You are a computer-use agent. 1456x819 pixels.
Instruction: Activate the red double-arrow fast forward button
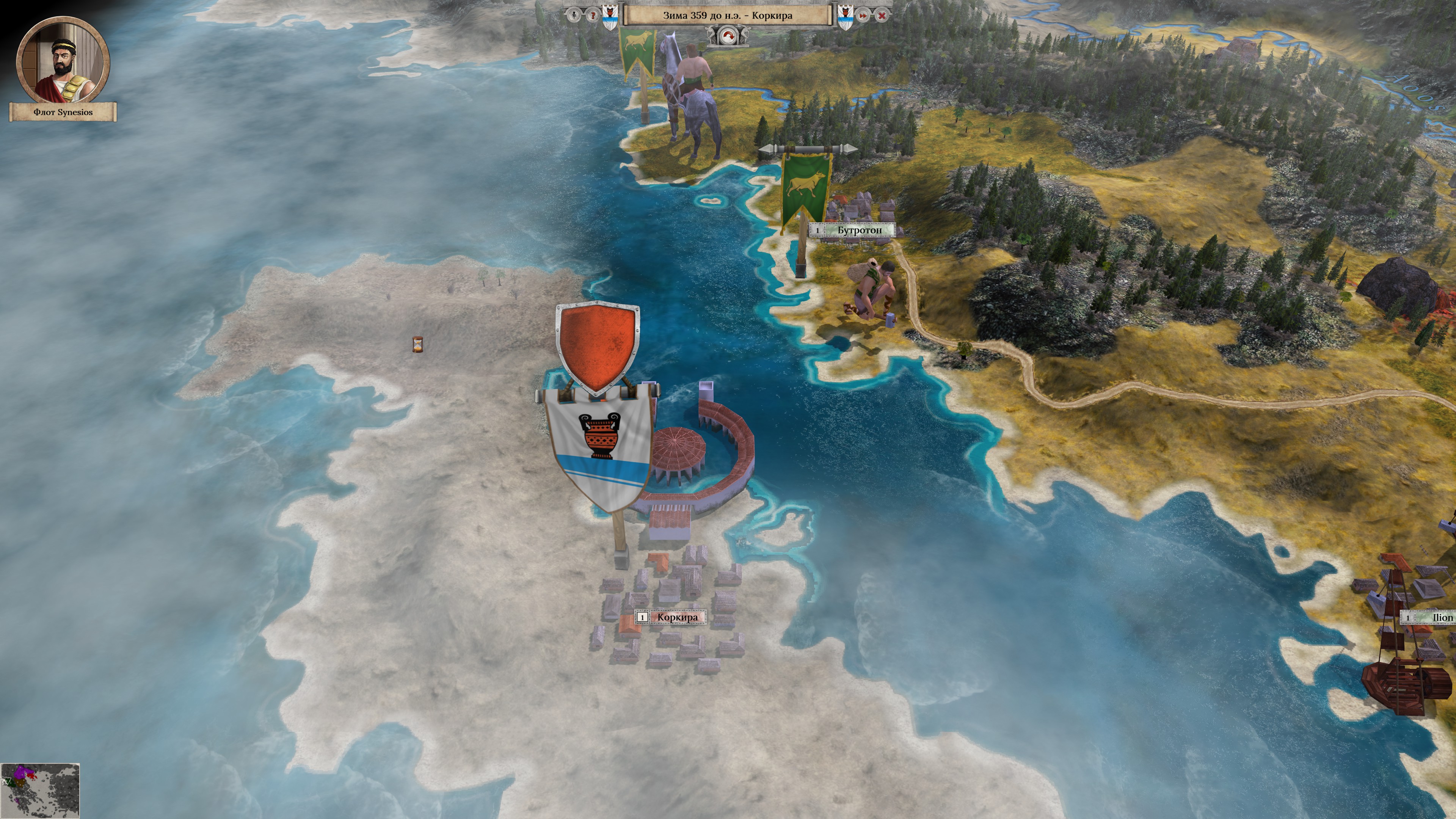click(863, 16)
